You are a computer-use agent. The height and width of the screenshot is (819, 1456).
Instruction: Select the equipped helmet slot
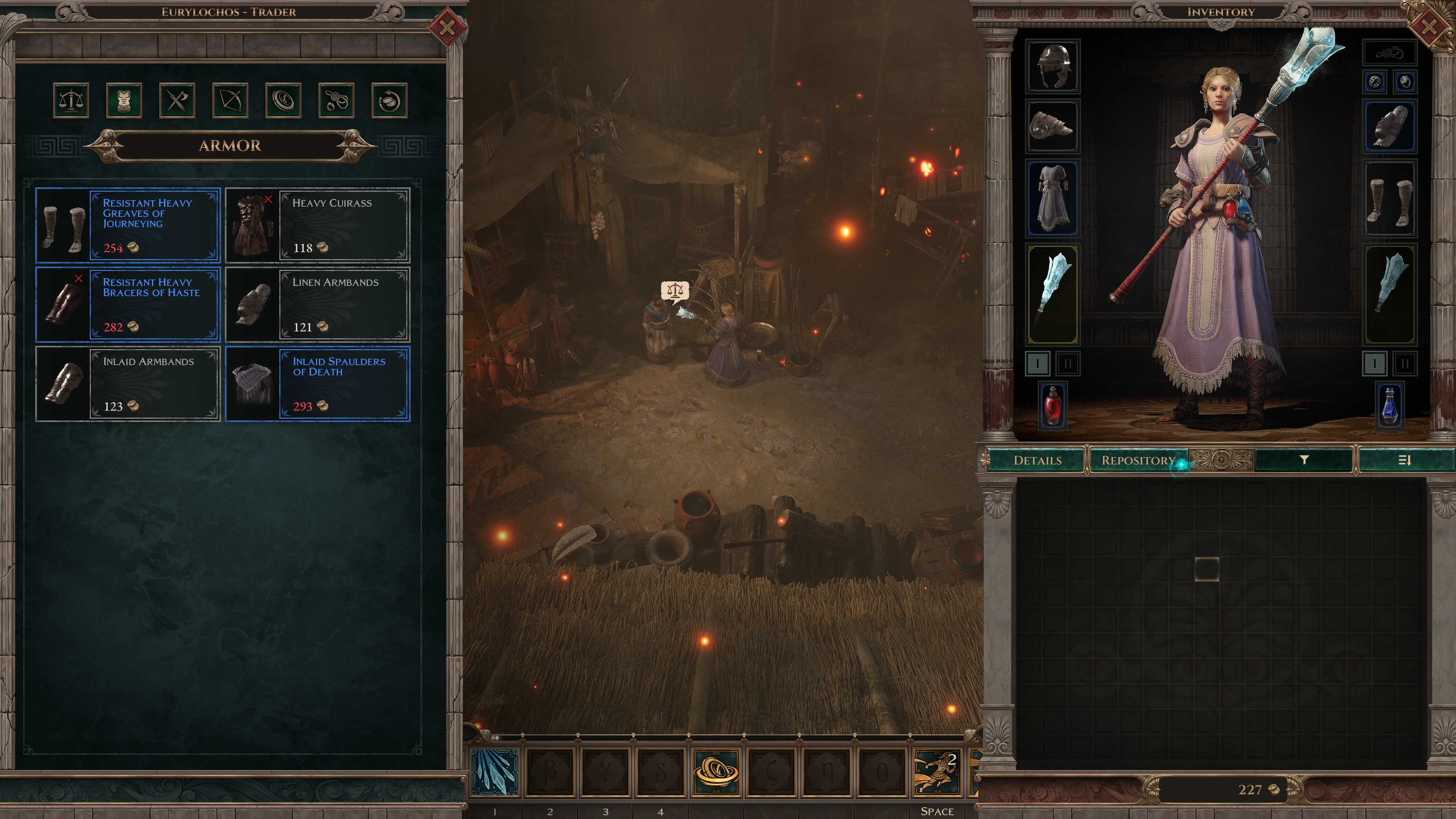coord(1052,66)
